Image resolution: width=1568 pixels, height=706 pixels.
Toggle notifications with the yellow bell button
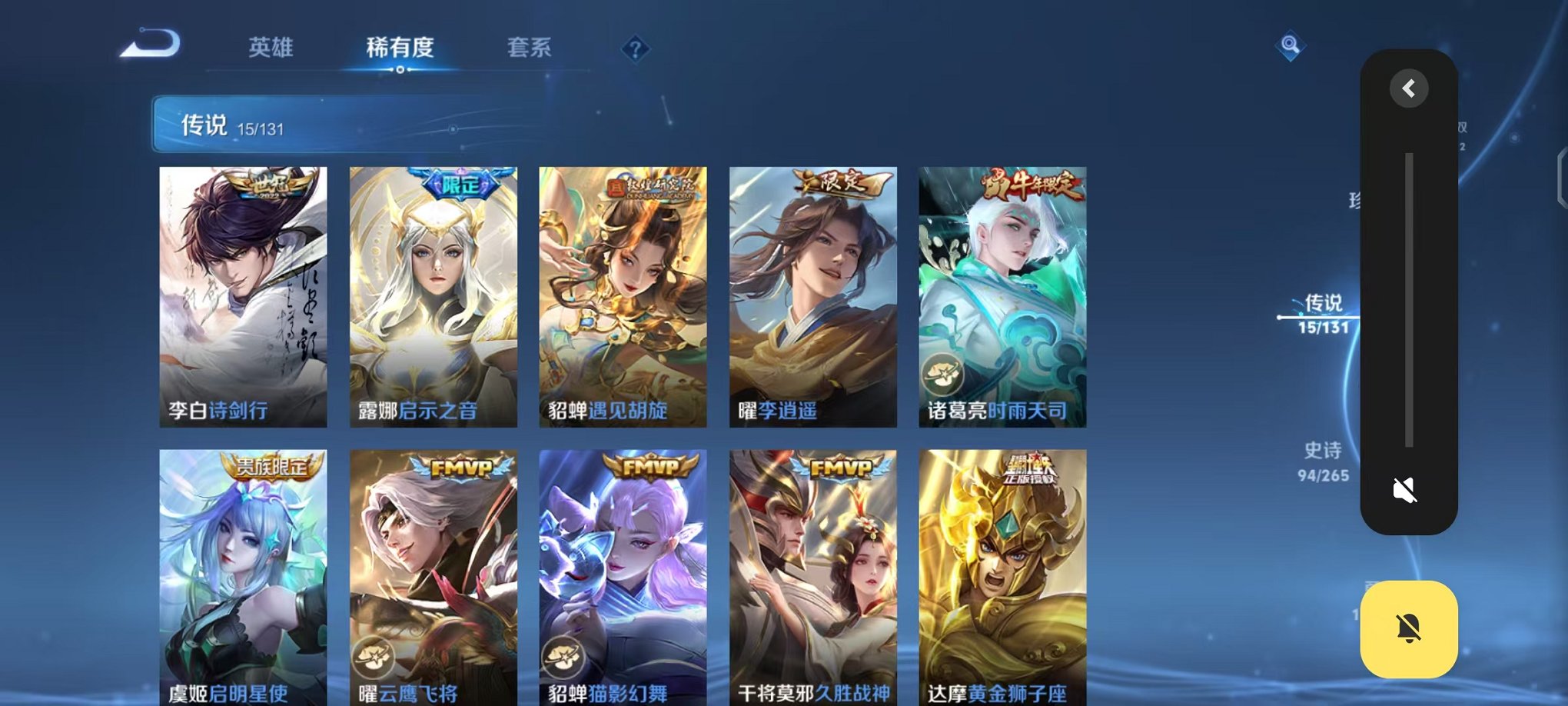coord(1409,629)
